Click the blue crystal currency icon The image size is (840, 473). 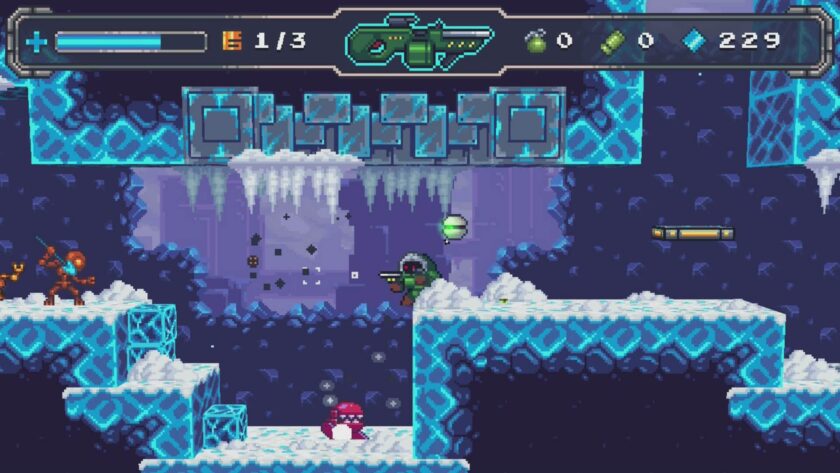coord(694,41)
